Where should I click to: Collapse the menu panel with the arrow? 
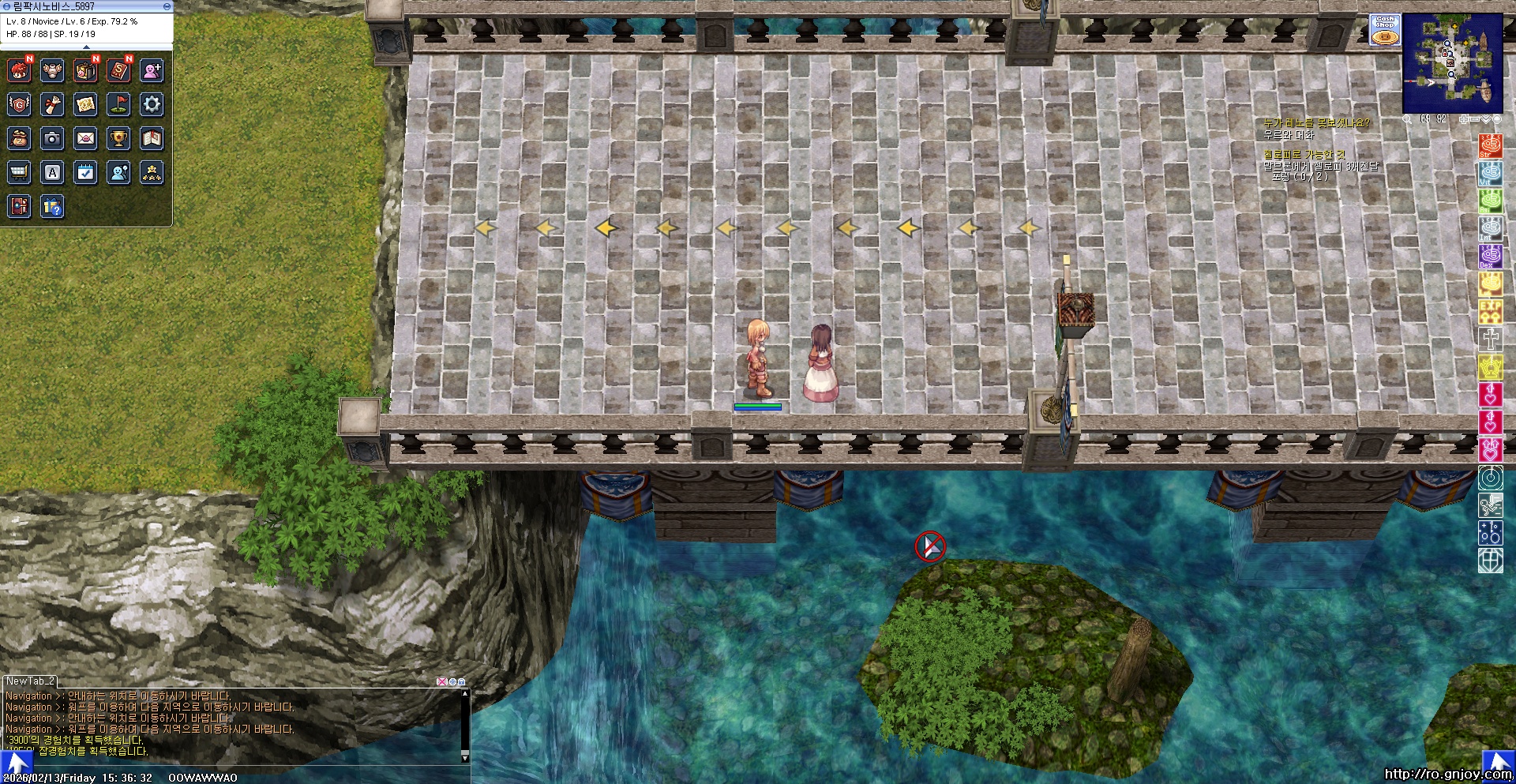pos(87,47)
